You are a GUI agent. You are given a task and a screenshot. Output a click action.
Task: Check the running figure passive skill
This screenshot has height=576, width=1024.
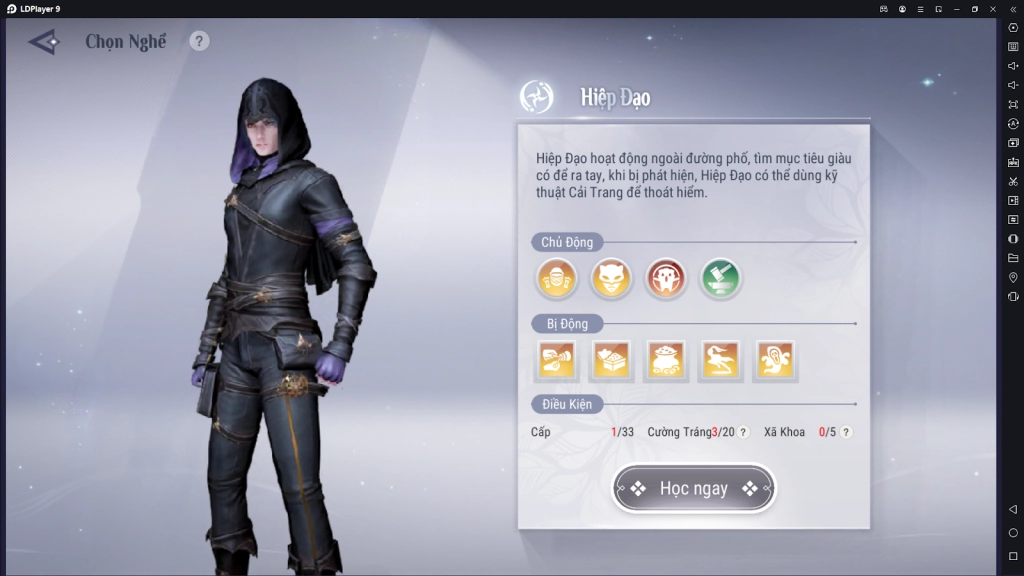[x=720, y=361]
